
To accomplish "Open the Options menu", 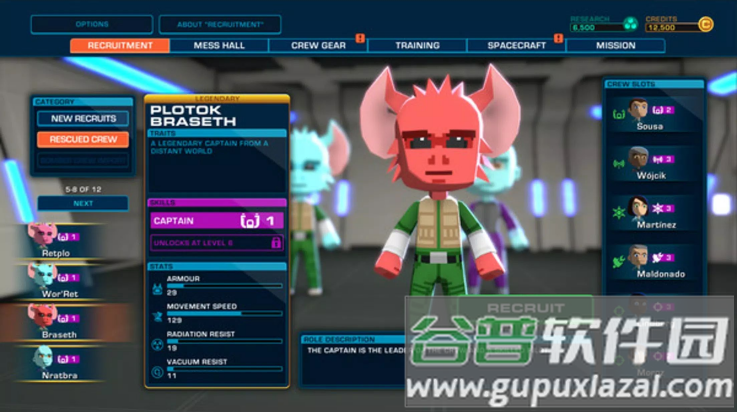I will (92, 24).
